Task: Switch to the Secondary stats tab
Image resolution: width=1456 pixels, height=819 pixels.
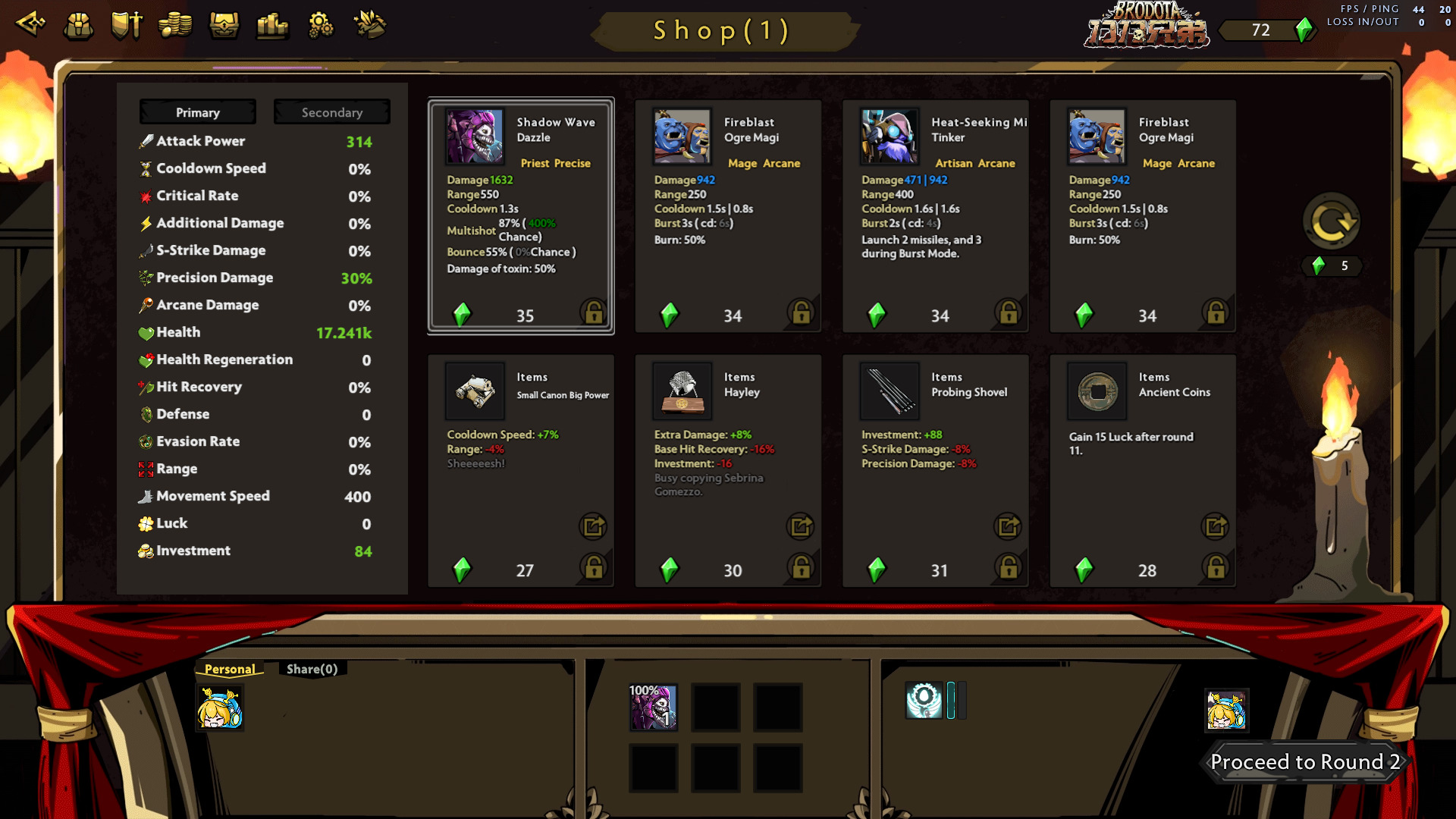Action: (331, 112)
